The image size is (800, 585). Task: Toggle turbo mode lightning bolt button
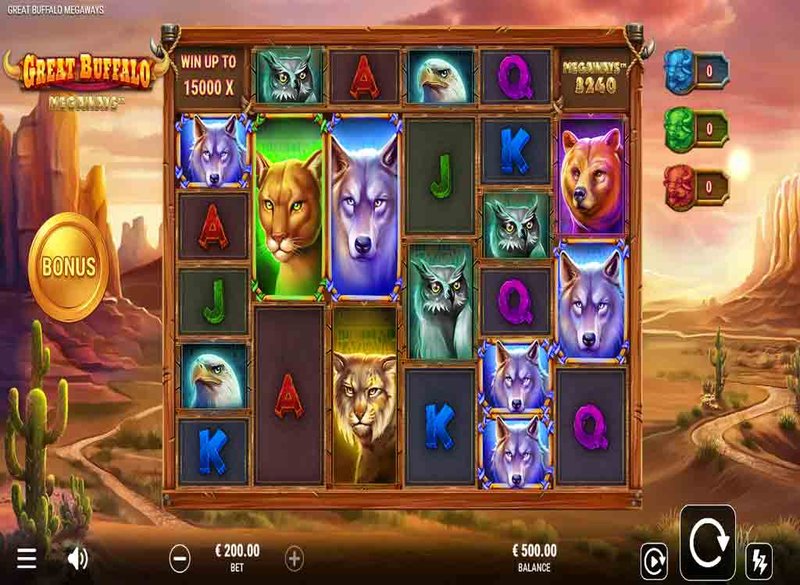pyautogui.click(x=760, y=558)
